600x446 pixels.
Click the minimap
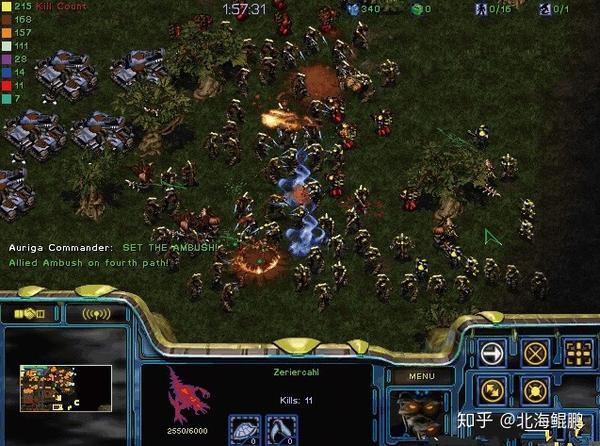(65, 388)
